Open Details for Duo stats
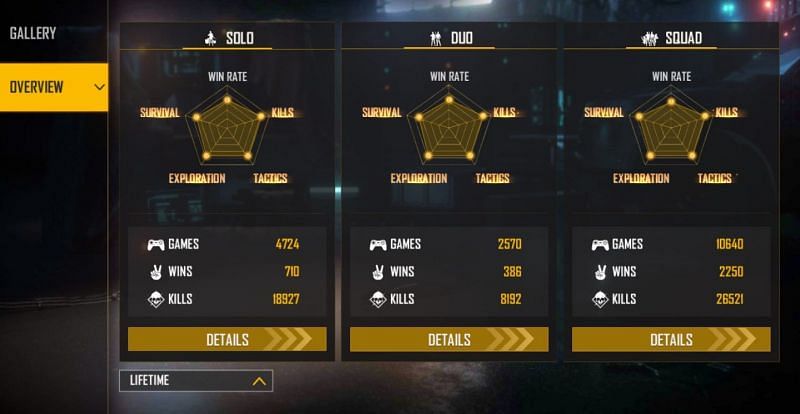Screen dimensions: 800x414 pyautogui.click(x=449, y=339)
